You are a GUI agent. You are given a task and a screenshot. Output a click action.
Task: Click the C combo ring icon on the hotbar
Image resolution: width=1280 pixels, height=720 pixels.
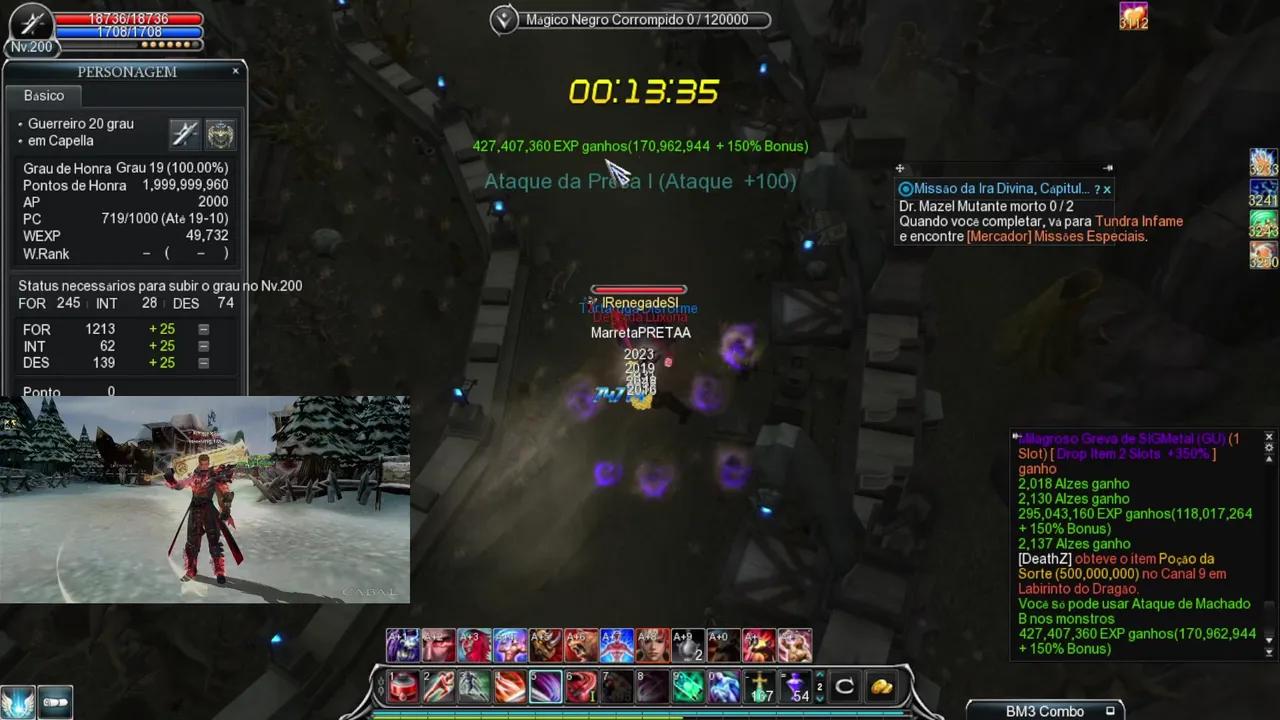tap(843, 686)
